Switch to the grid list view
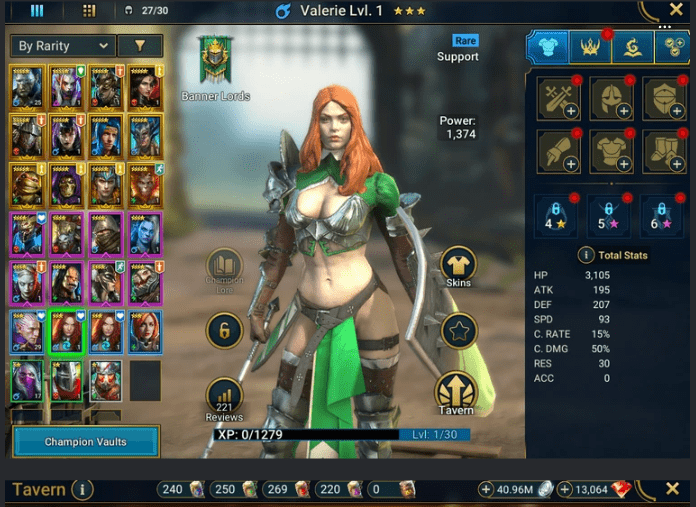 pos(89,11)
